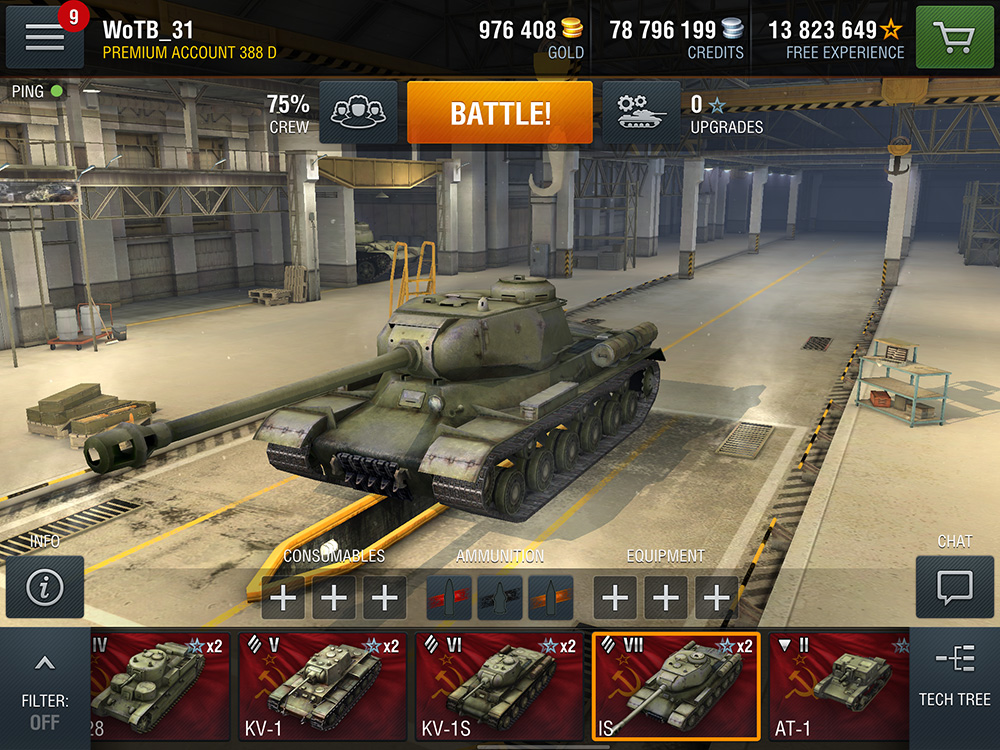Choose the AT-1 tank destroyer

pyautogui.click(x=840, y=686)
